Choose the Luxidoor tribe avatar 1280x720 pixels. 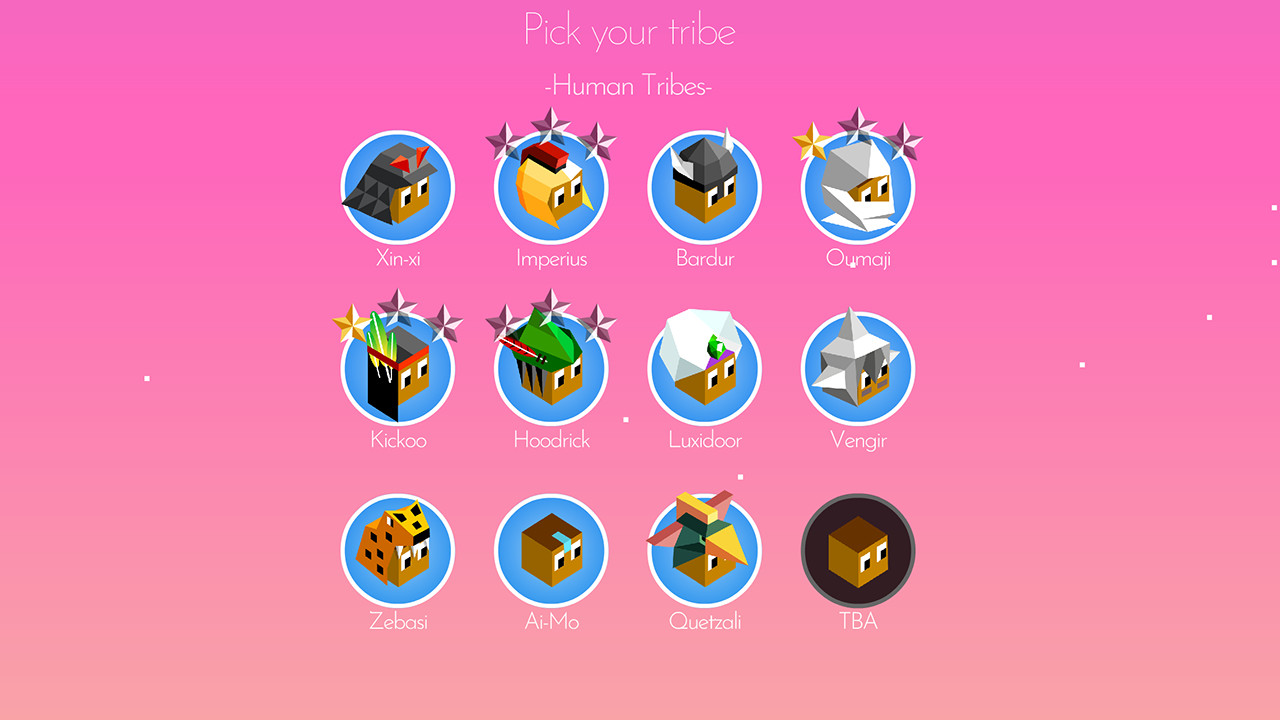pos(704,368)
